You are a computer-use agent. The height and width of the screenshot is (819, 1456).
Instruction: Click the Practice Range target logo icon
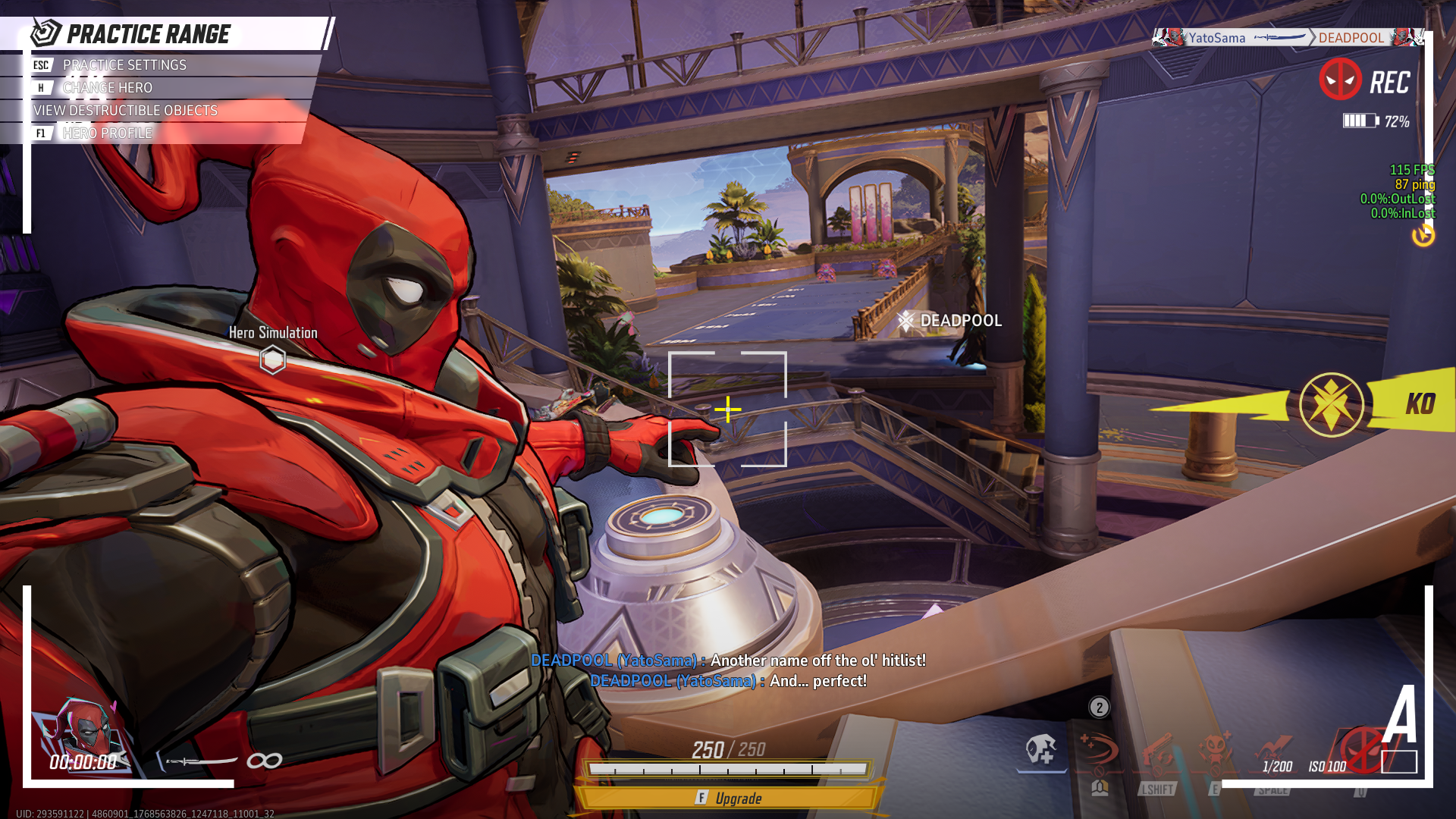(47, 33)
